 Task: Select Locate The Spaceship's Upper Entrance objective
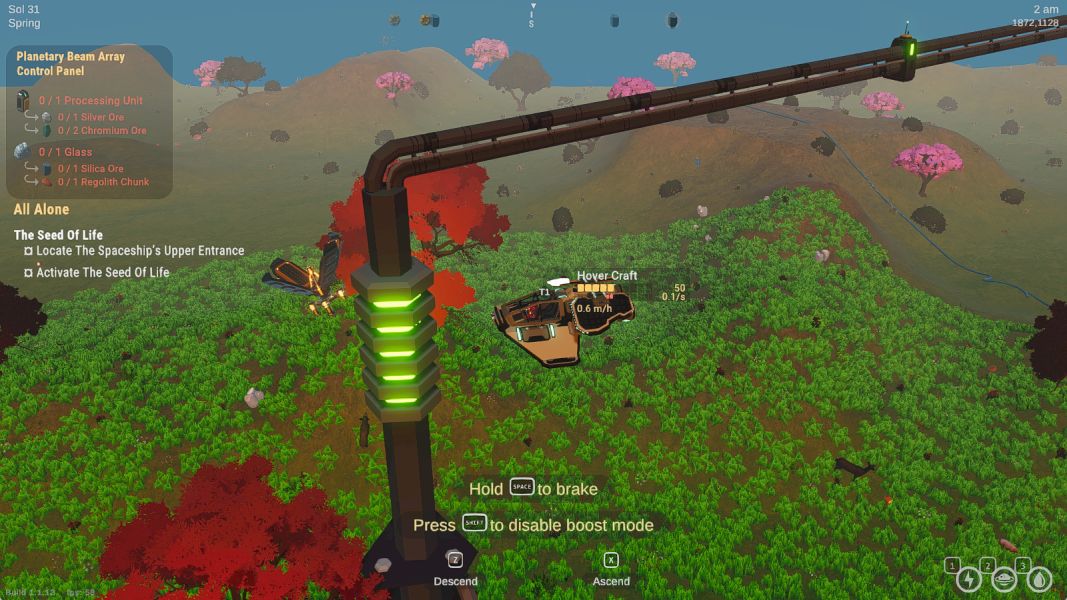(140, 251)
